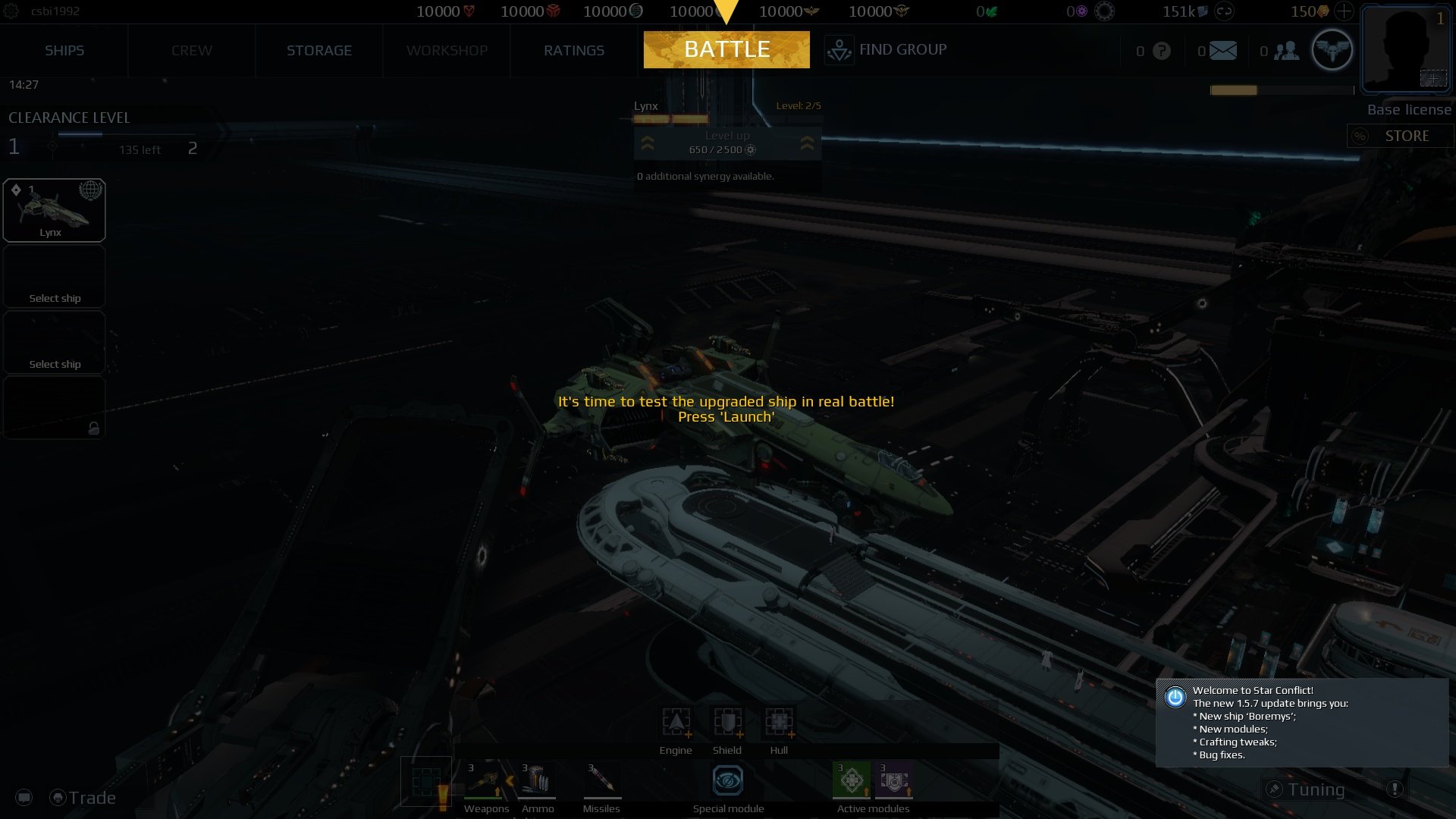Toggle the left Level up chevron arrows
The height and width of the screenshot is (819, 1456).
648,143
